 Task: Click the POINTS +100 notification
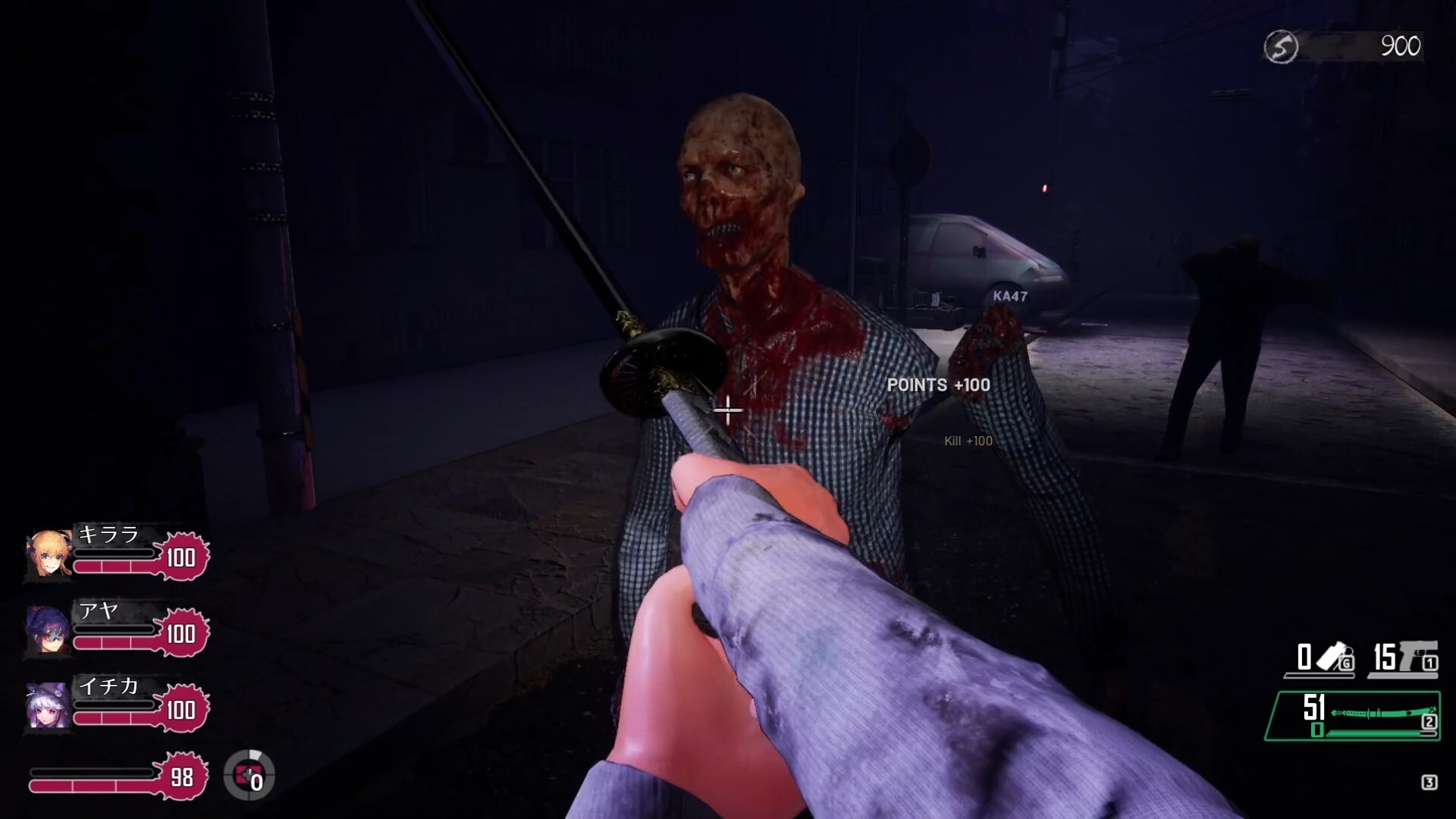[936, 385]
